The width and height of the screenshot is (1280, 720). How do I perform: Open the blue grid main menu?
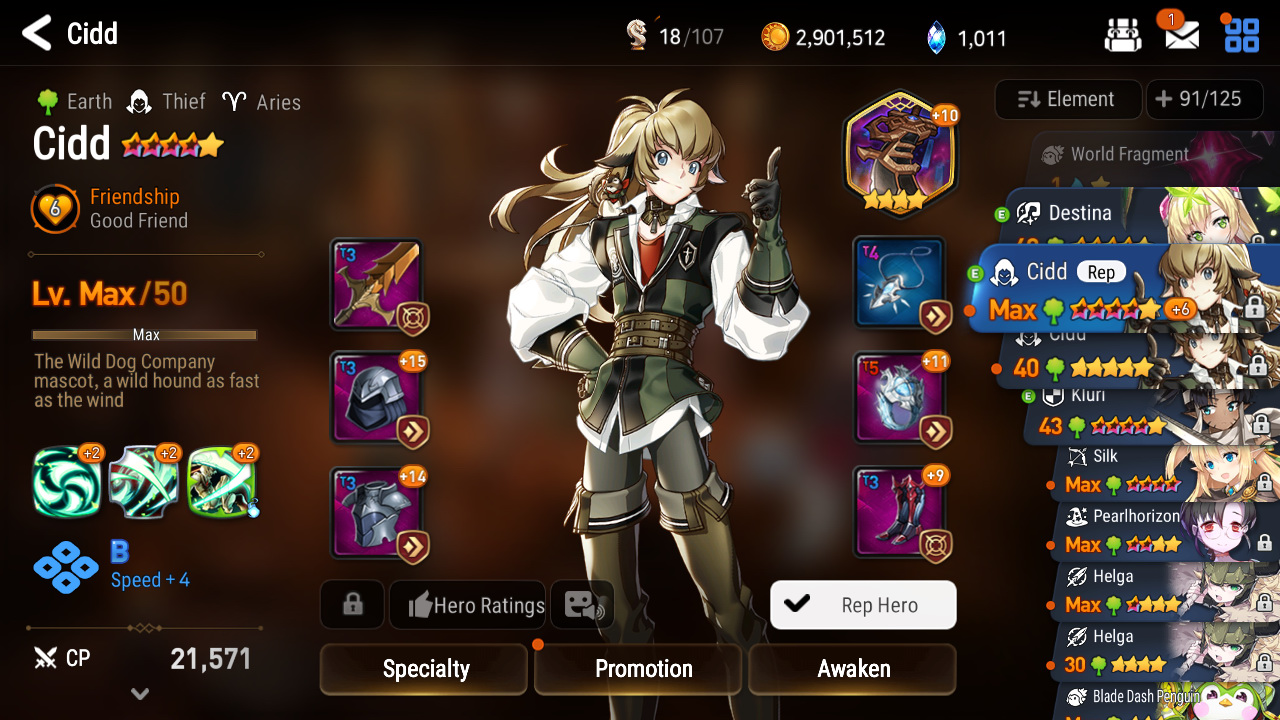(1242, 35)
